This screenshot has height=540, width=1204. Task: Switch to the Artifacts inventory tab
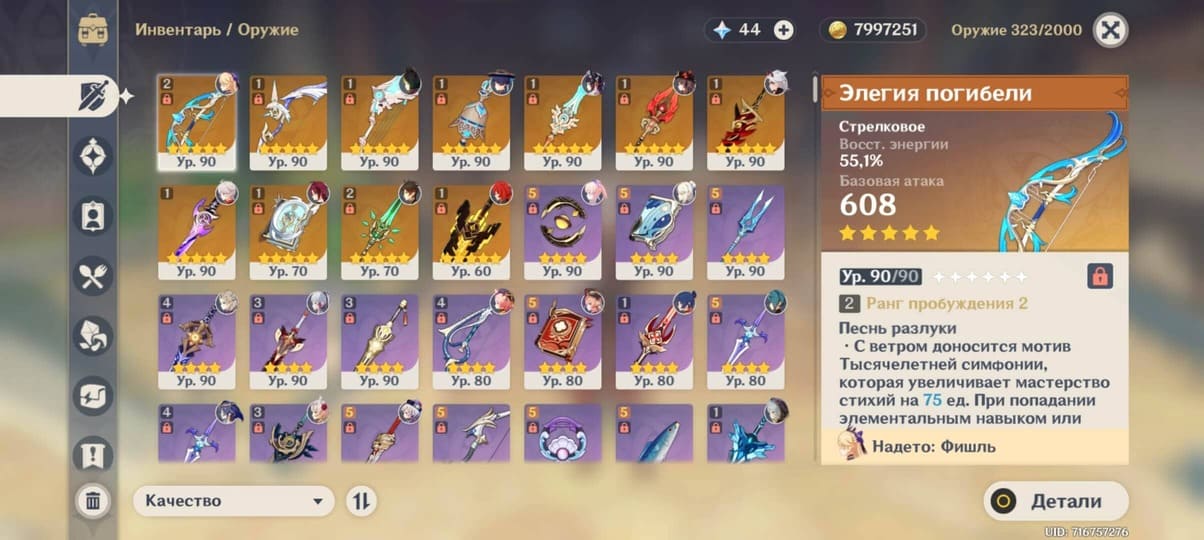93,156
